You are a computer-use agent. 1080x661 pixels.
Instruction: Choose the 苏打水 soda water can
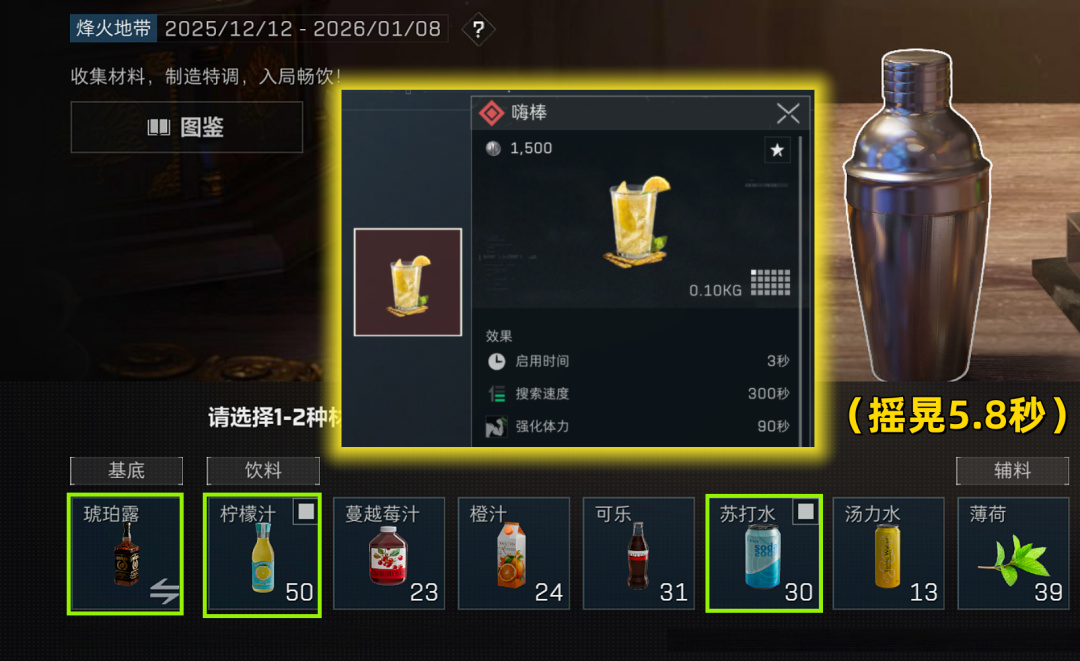click(764, 553)
